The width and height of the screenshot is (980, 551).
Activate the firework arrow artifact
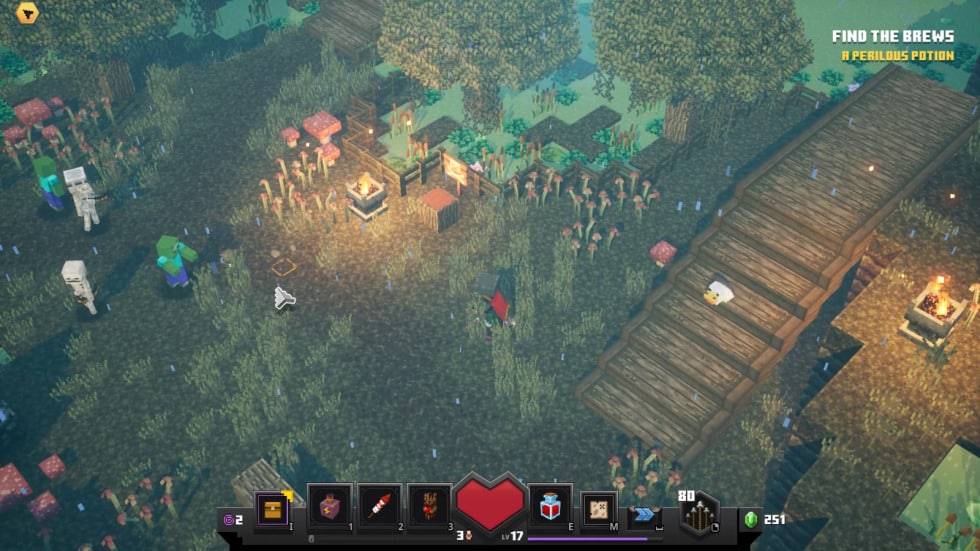click(380, 507)
